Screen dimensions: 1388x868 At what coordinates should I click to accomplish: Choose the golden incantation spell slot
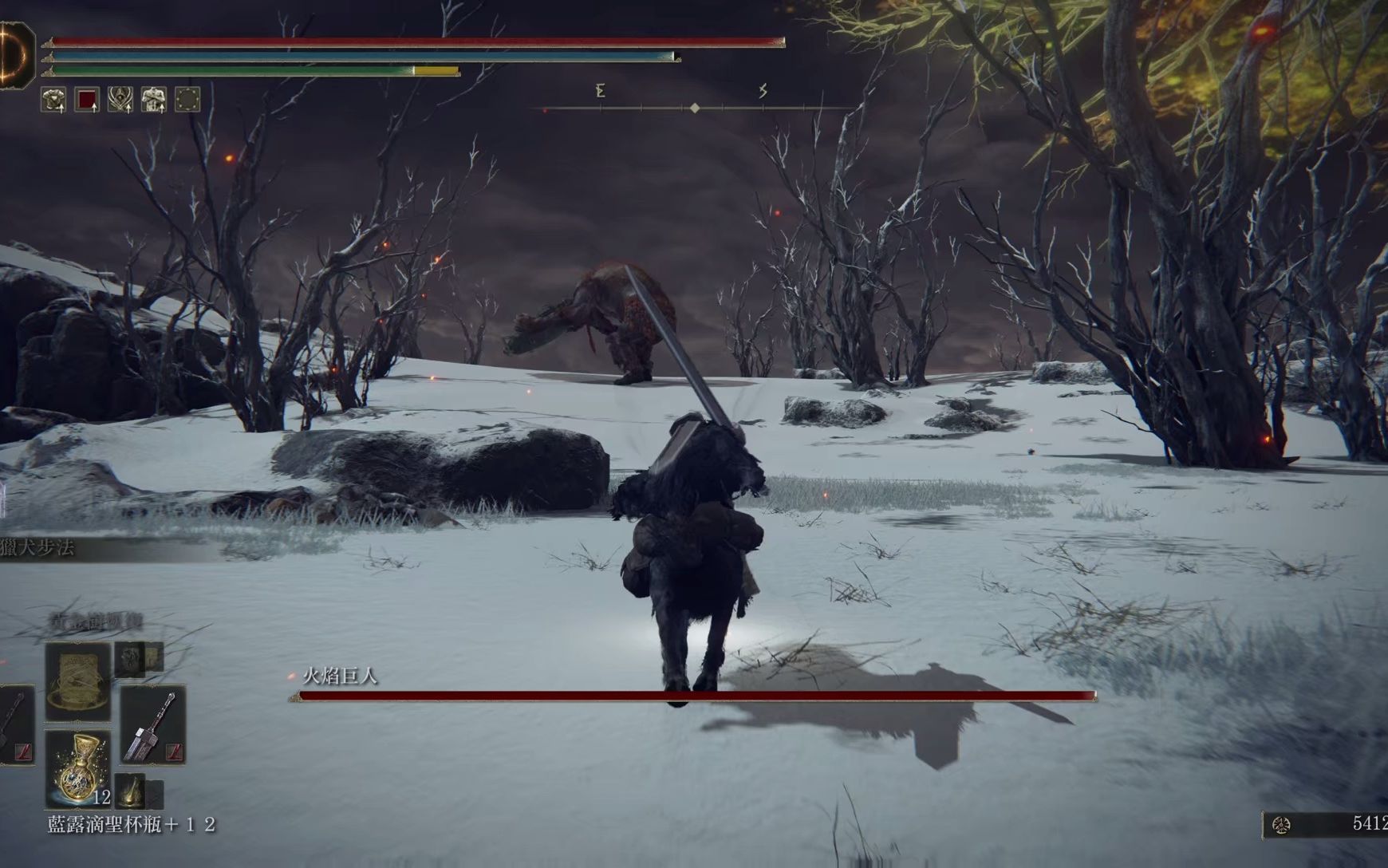[77, 681]
